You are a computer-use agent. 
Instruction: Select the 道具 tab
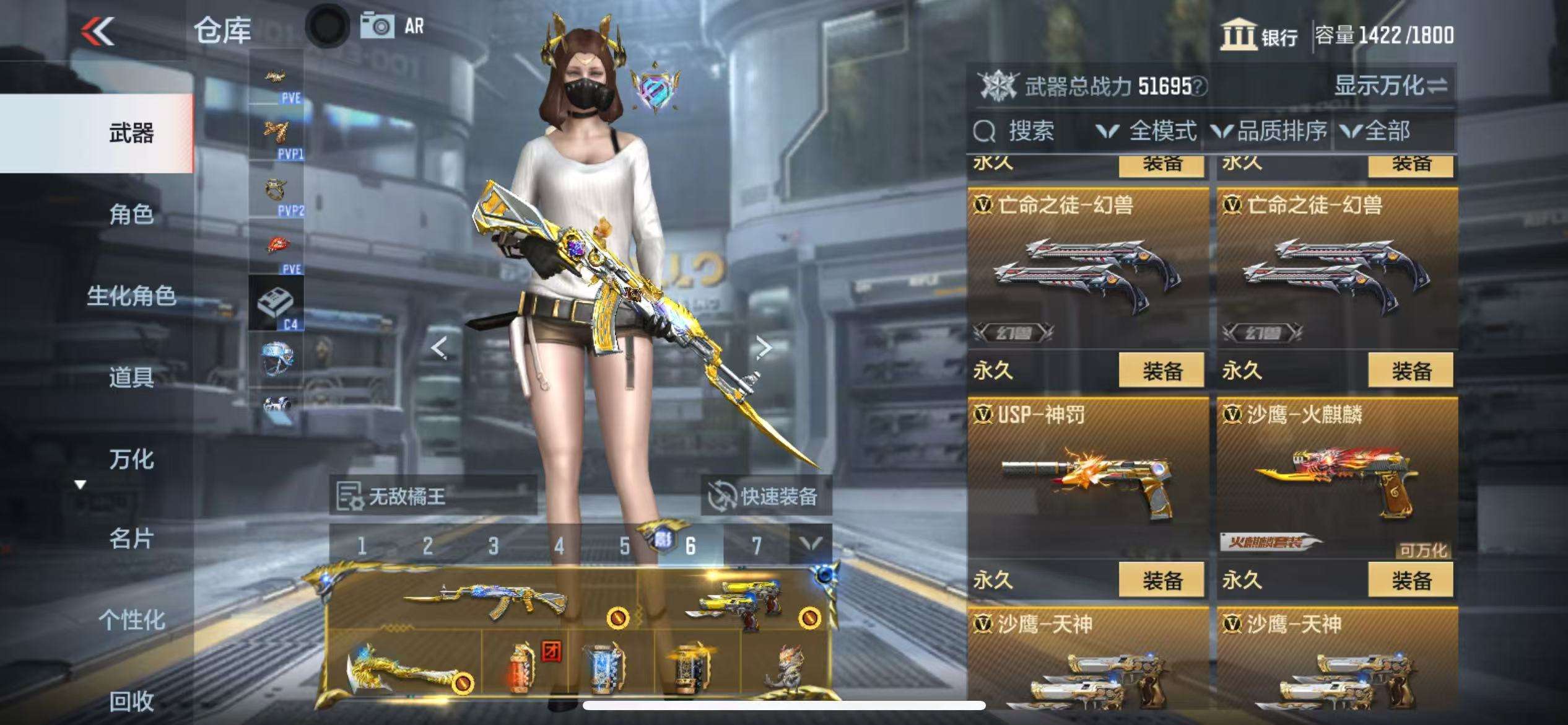tap(131, 377)
